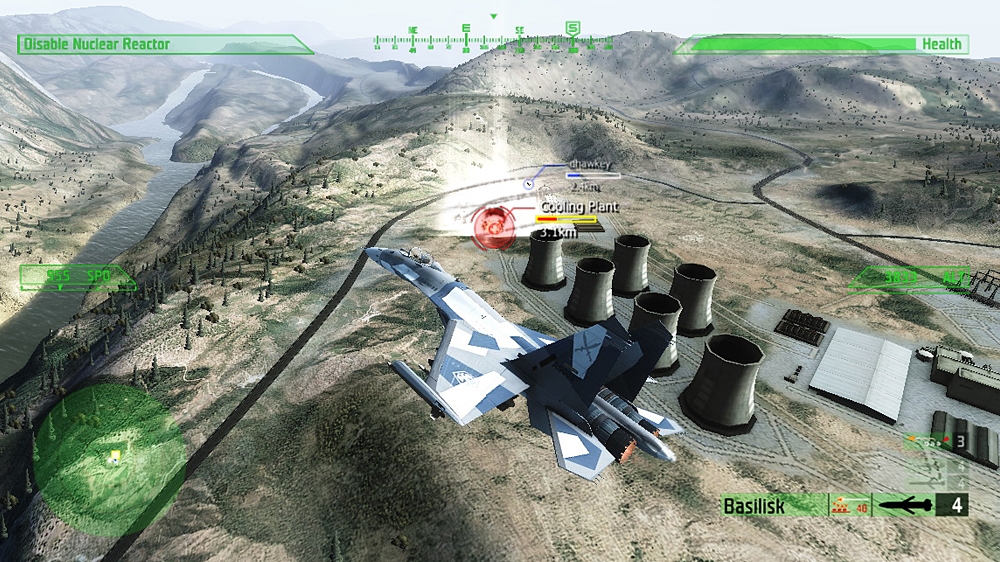The height and width of the screenshot is (562, 1000).
Task: Select the Disable Nuclear Reactor objective tracker
Action: click(x=160, y=44)
